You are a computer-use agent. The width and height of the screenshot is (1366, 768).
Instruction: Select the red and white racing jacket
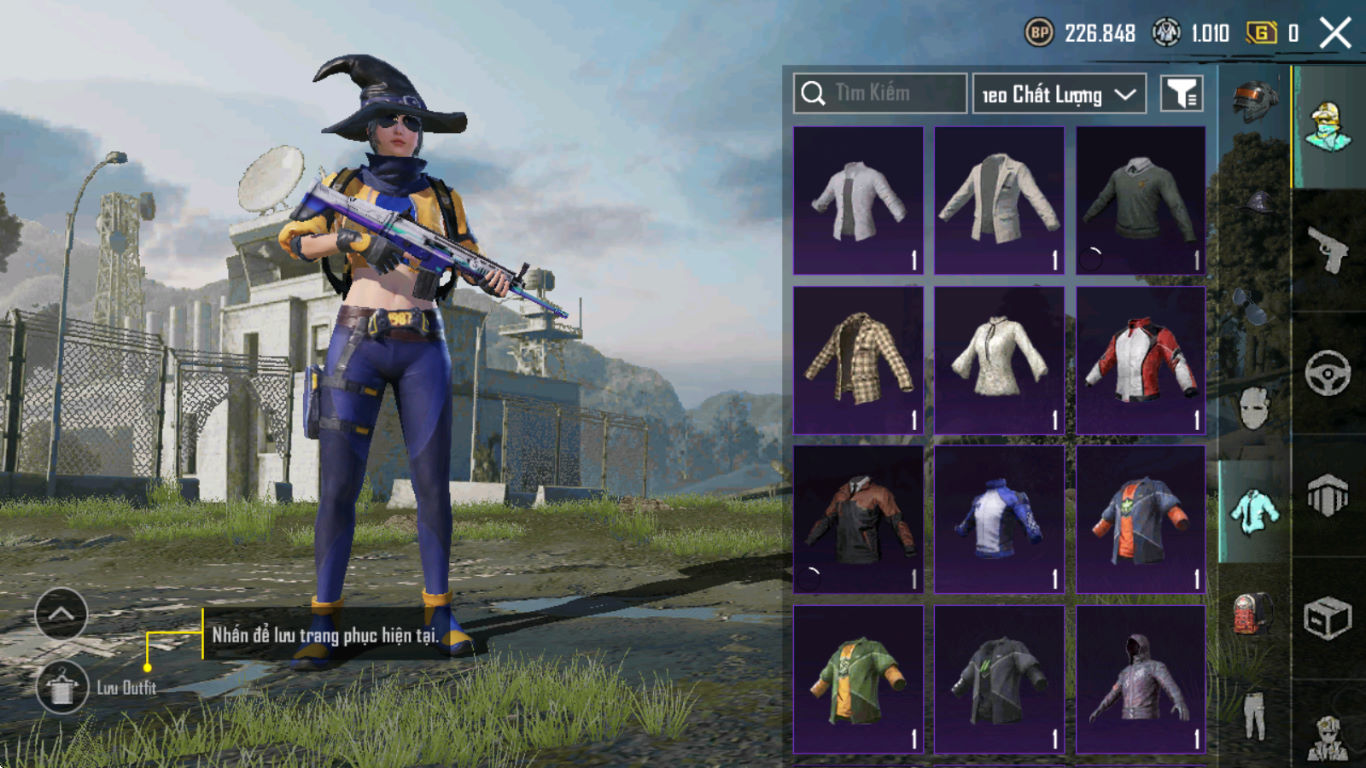coord(1140,360)
